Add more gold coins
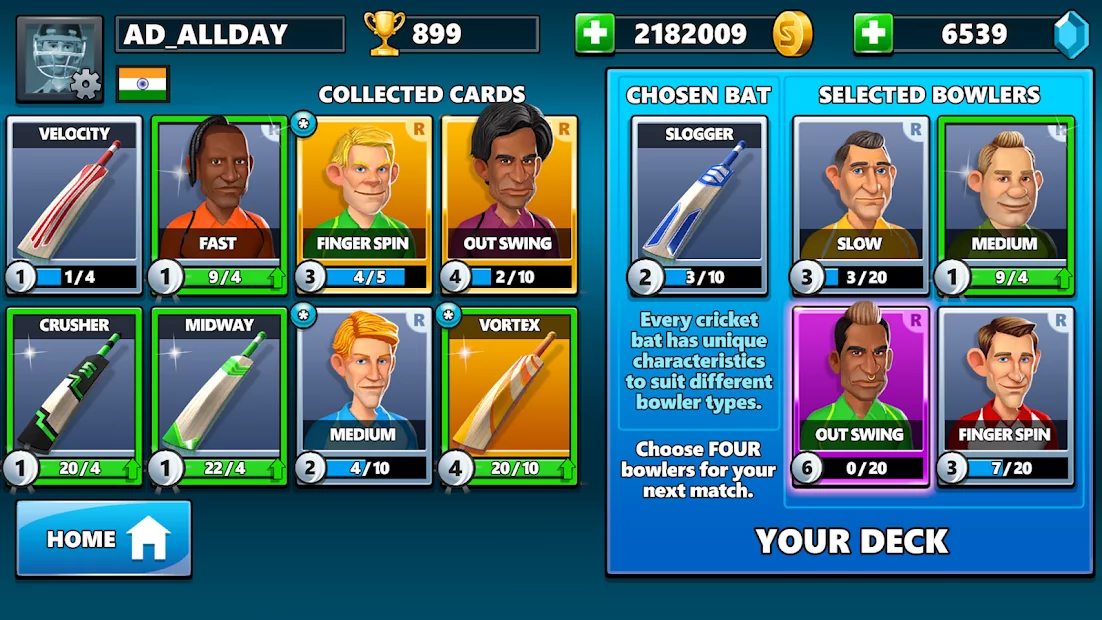1102x620 pixels. (594, 35)
